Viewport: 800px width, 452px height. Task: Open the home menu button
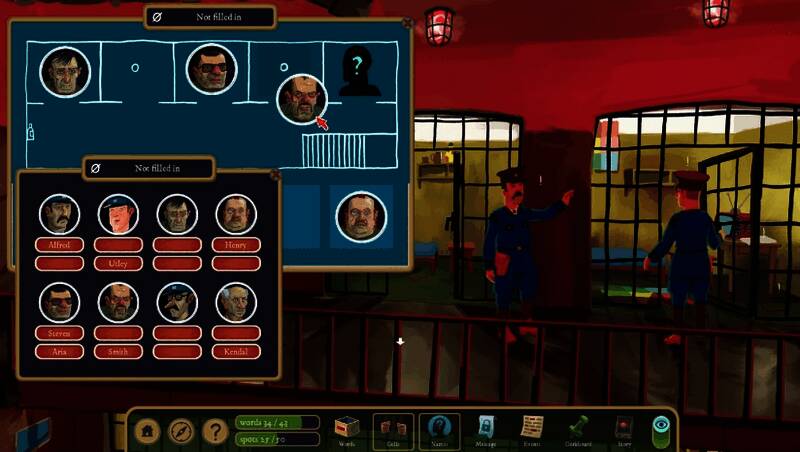coord(149,431)
